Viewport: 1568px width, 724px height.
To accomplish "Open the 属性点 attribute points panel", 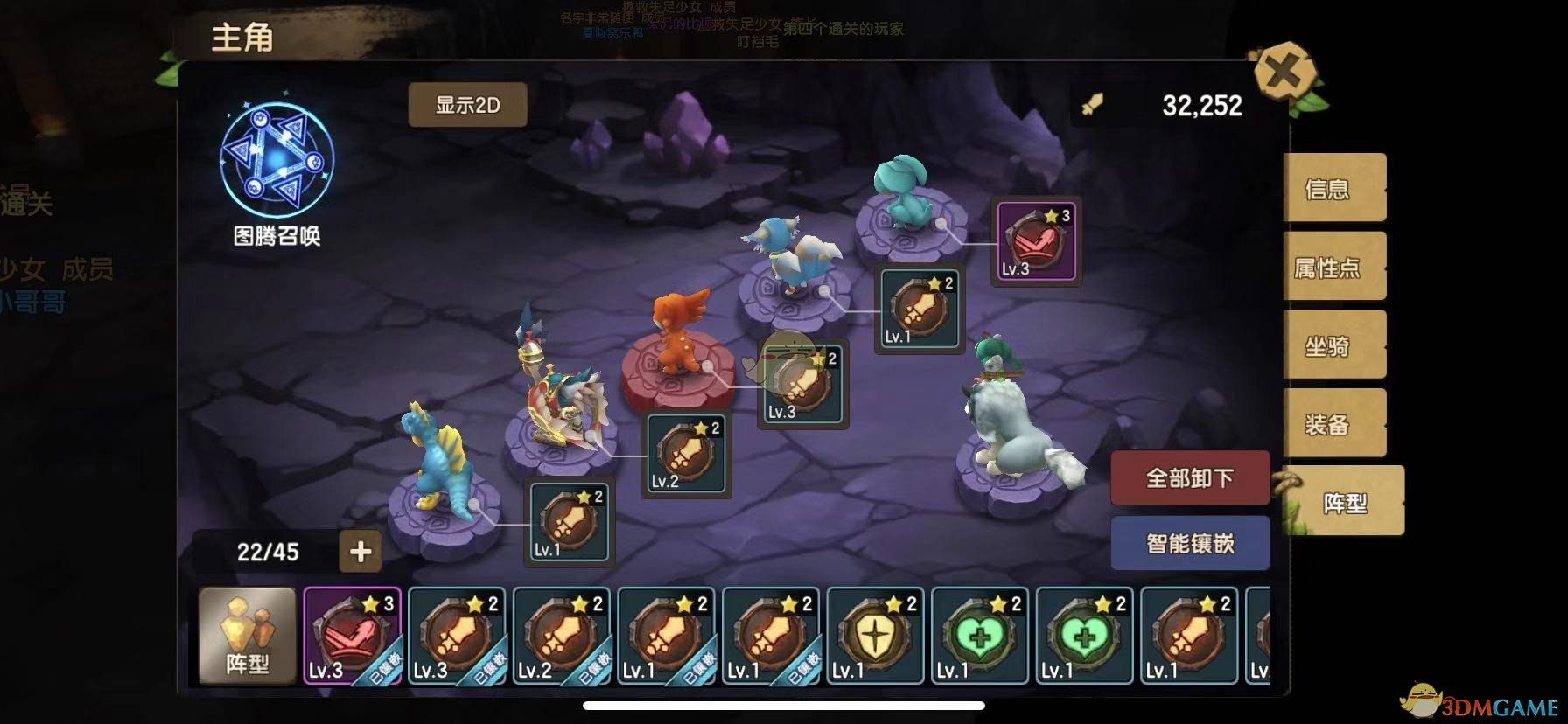I will tap(1333, 266).
